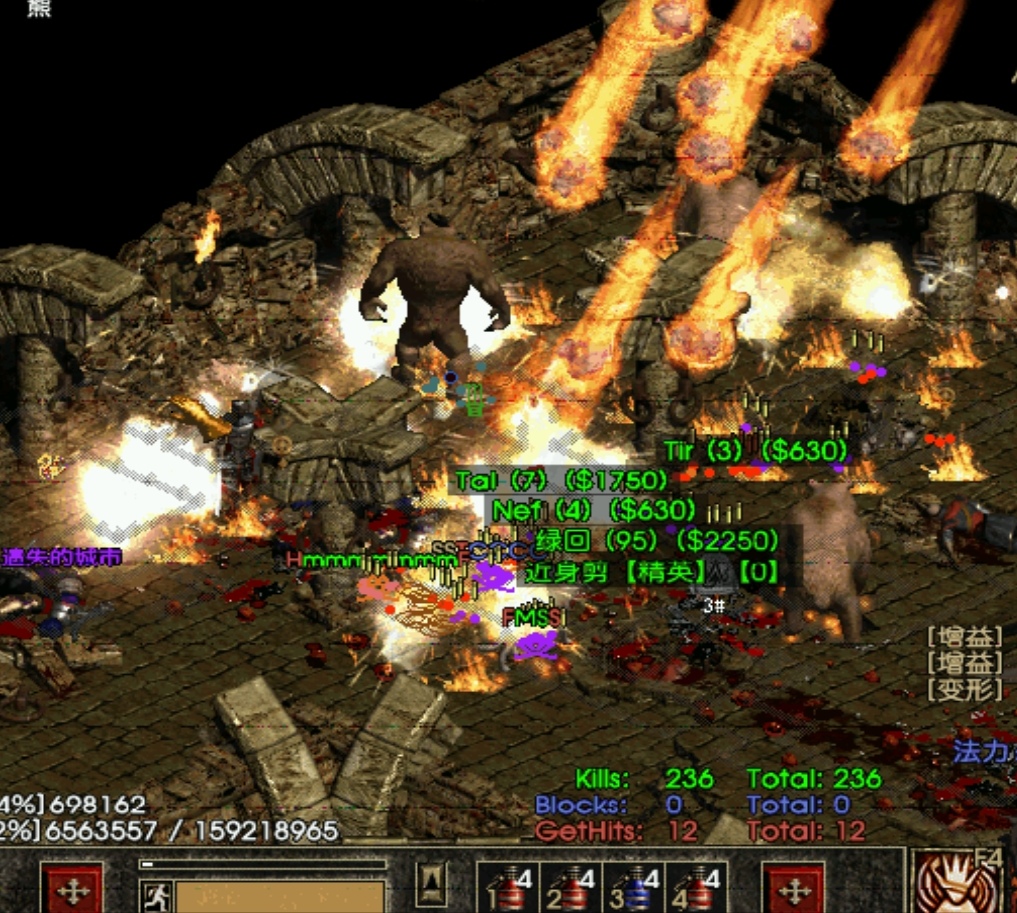The width and height of the screenshot is (1017, 913).
Task: Toggle the run/walk button
Action: tap(156, 896)
